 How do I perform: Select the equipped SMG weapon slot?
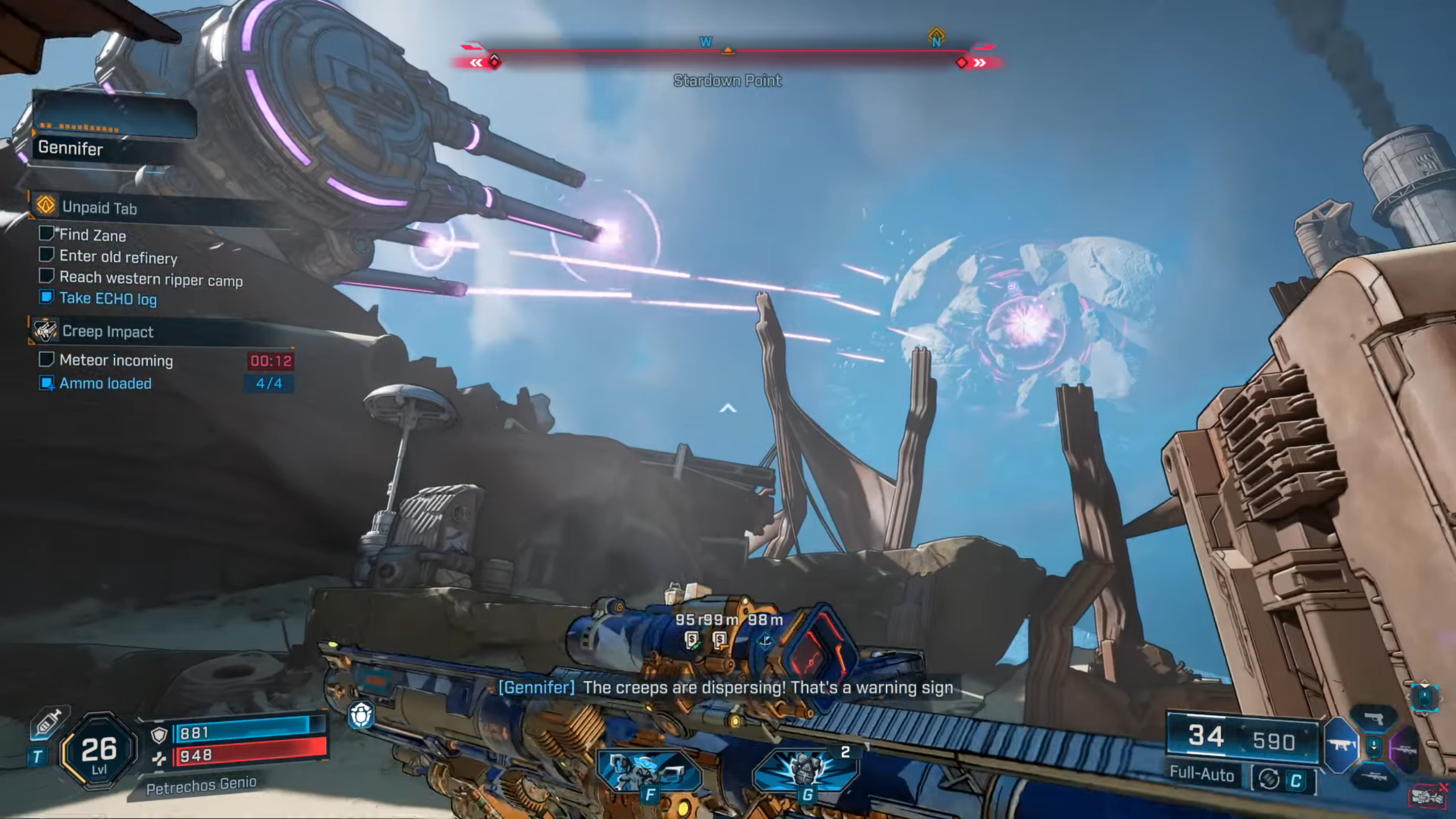click(1341, 745)
